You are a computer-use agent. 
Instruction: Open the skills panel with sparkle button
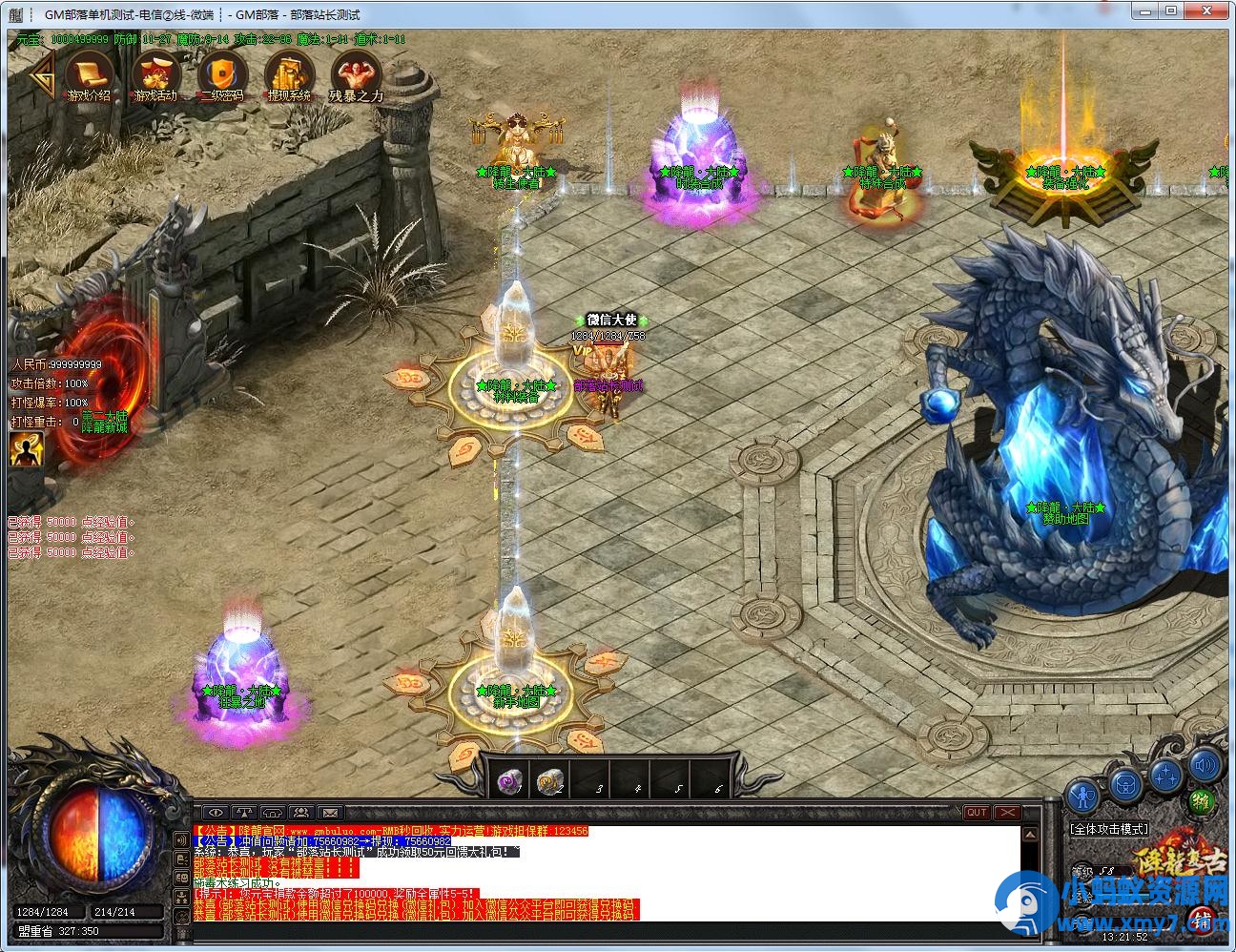1166,774
